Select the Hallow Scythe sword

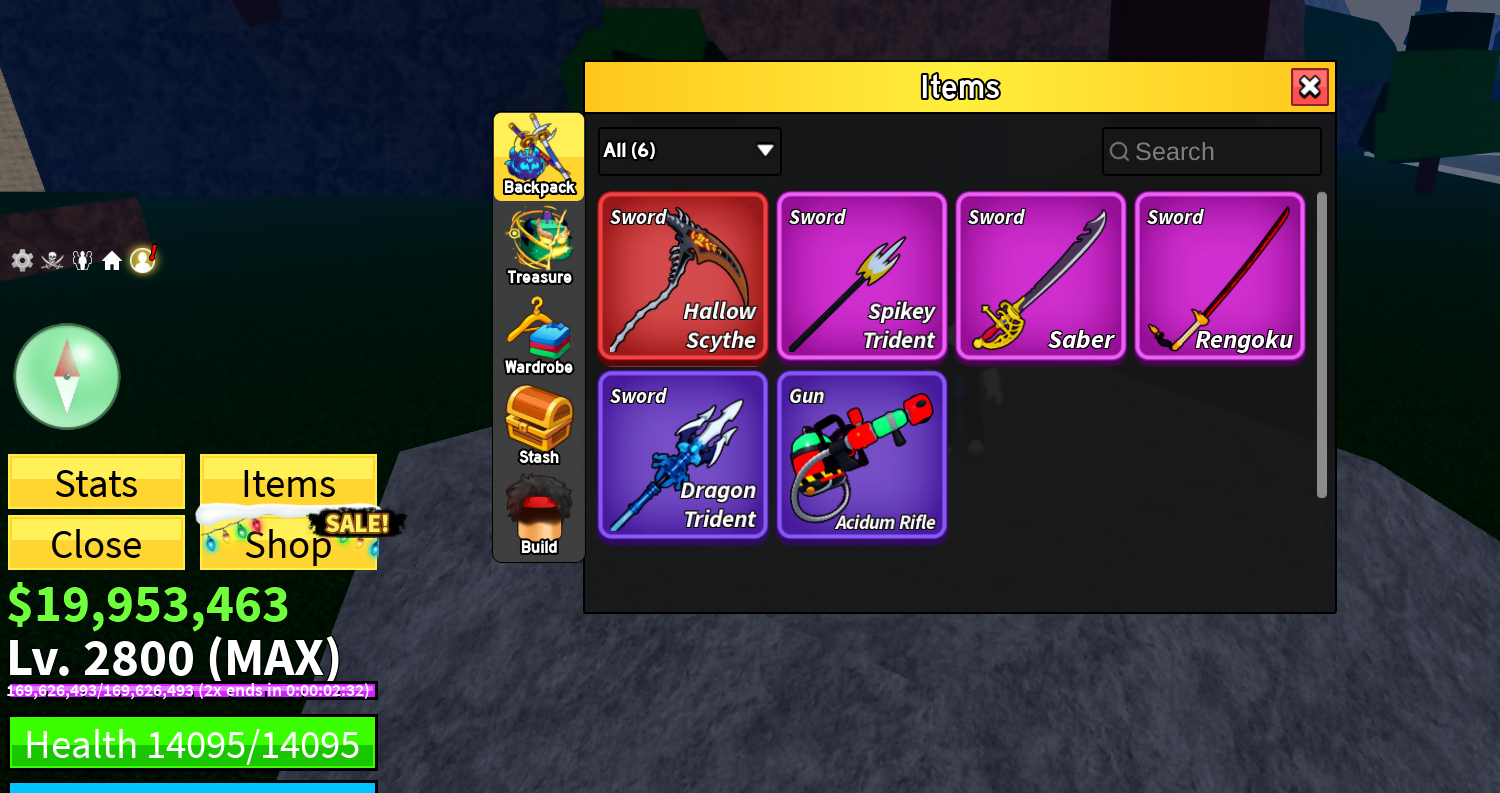pyautogui.click(x=683, y=277)
